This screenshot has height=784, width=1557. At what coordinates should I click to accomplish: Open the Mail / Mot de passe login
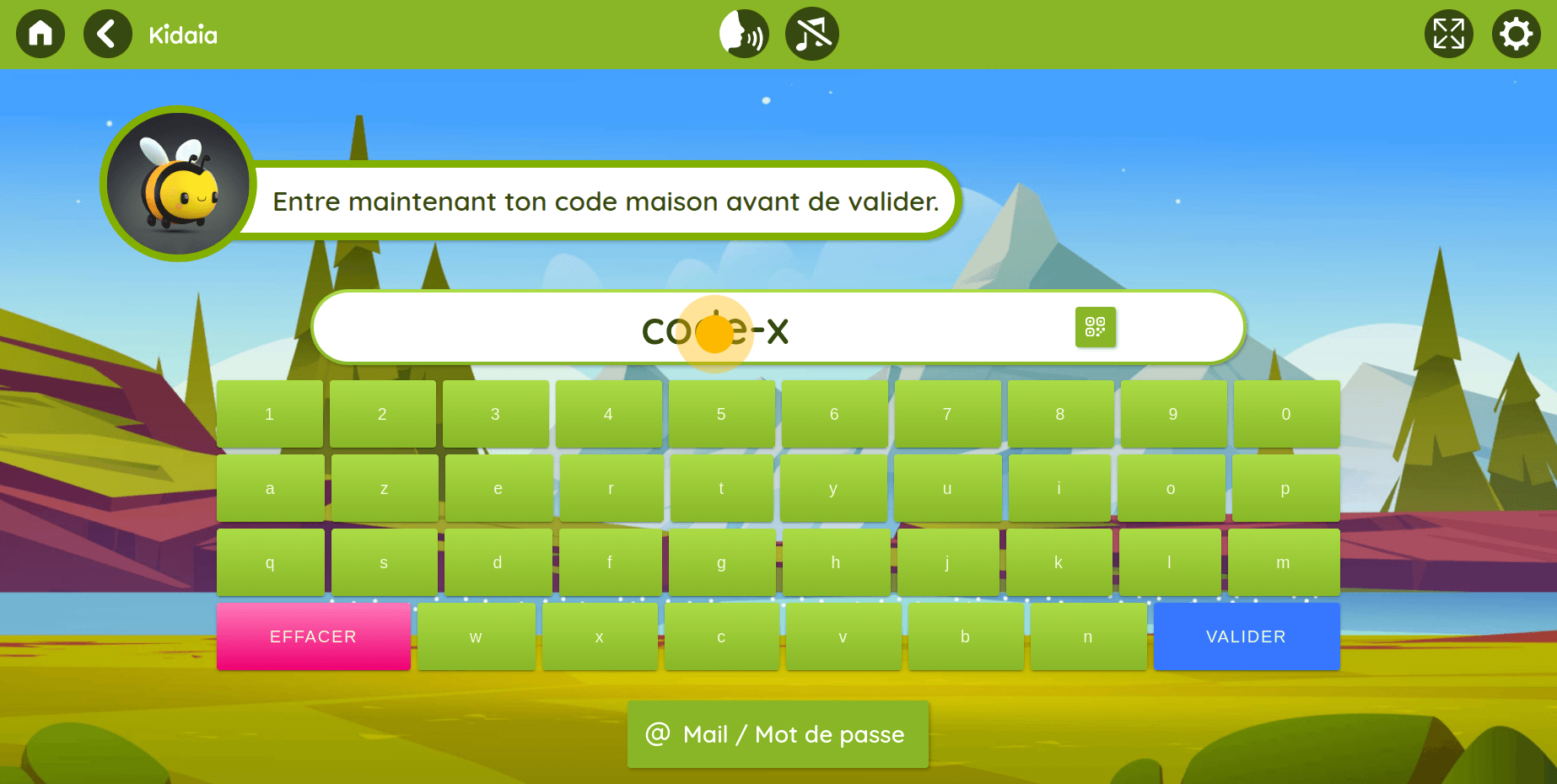click(x=777, y=734)
